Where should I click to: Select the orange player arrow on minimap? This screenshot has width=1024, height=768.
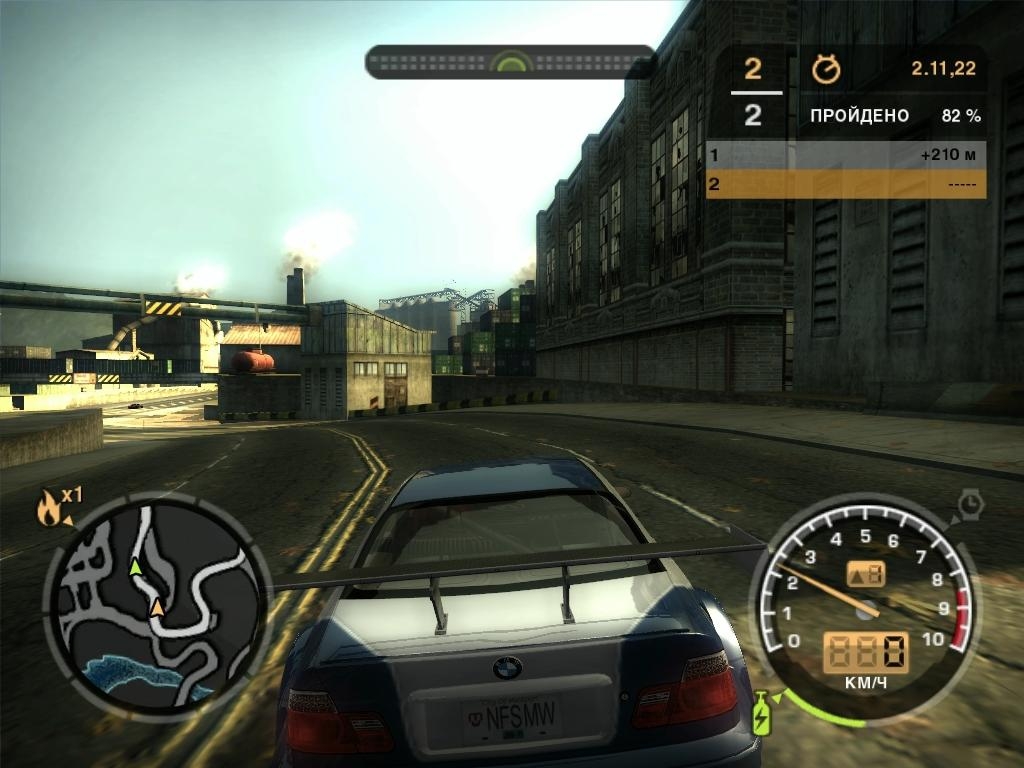click(158, 606)
